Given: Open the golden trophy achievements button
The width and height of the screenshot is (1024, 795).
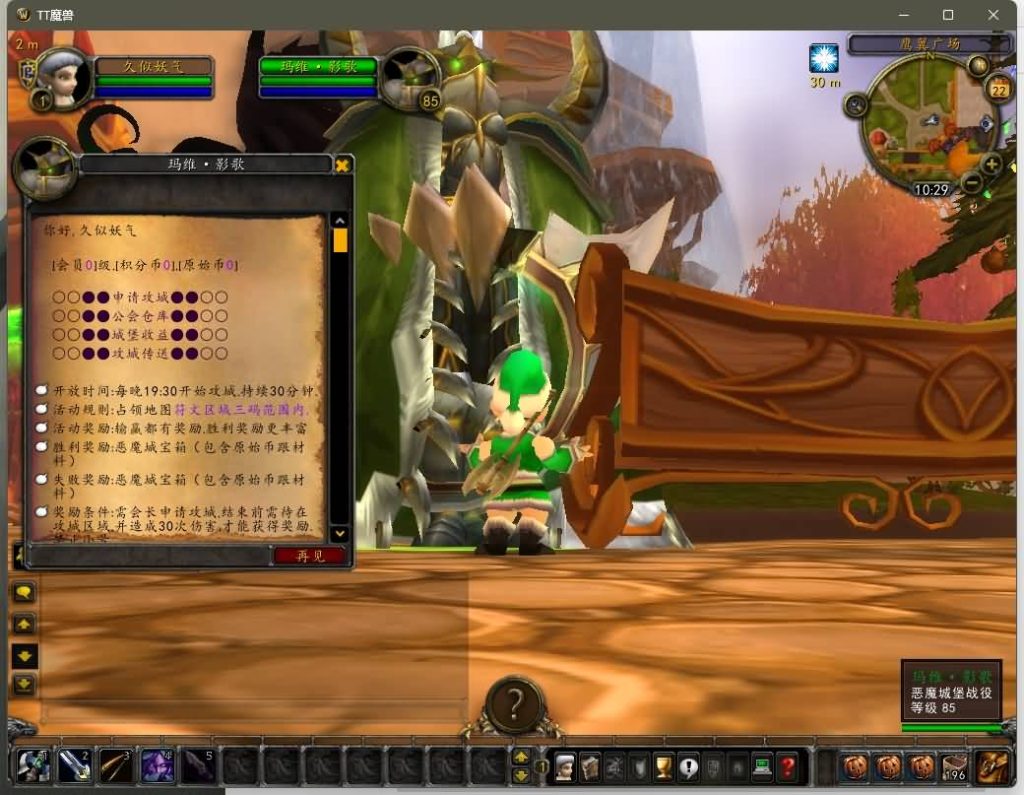Looking at the screenshot, I should pyautogui.click(x=663, y=767).
